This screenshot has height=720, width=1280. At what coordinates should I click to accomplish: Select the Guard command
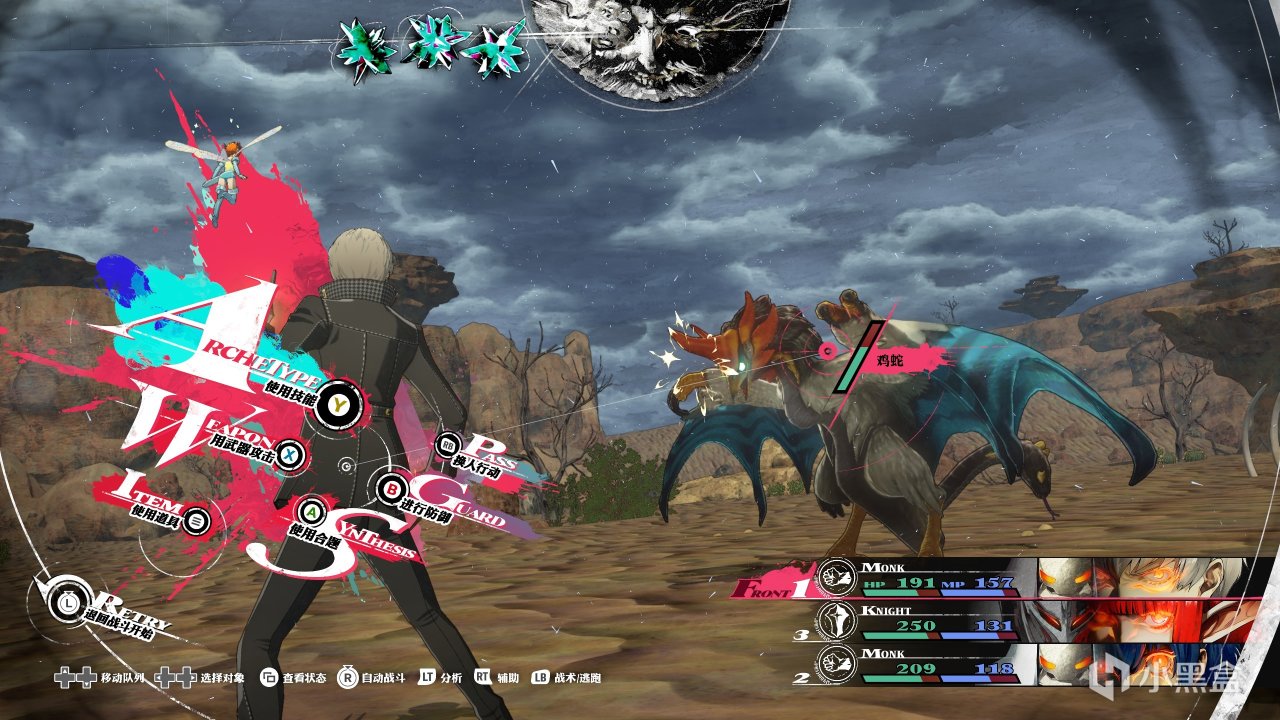coord(391,490)
